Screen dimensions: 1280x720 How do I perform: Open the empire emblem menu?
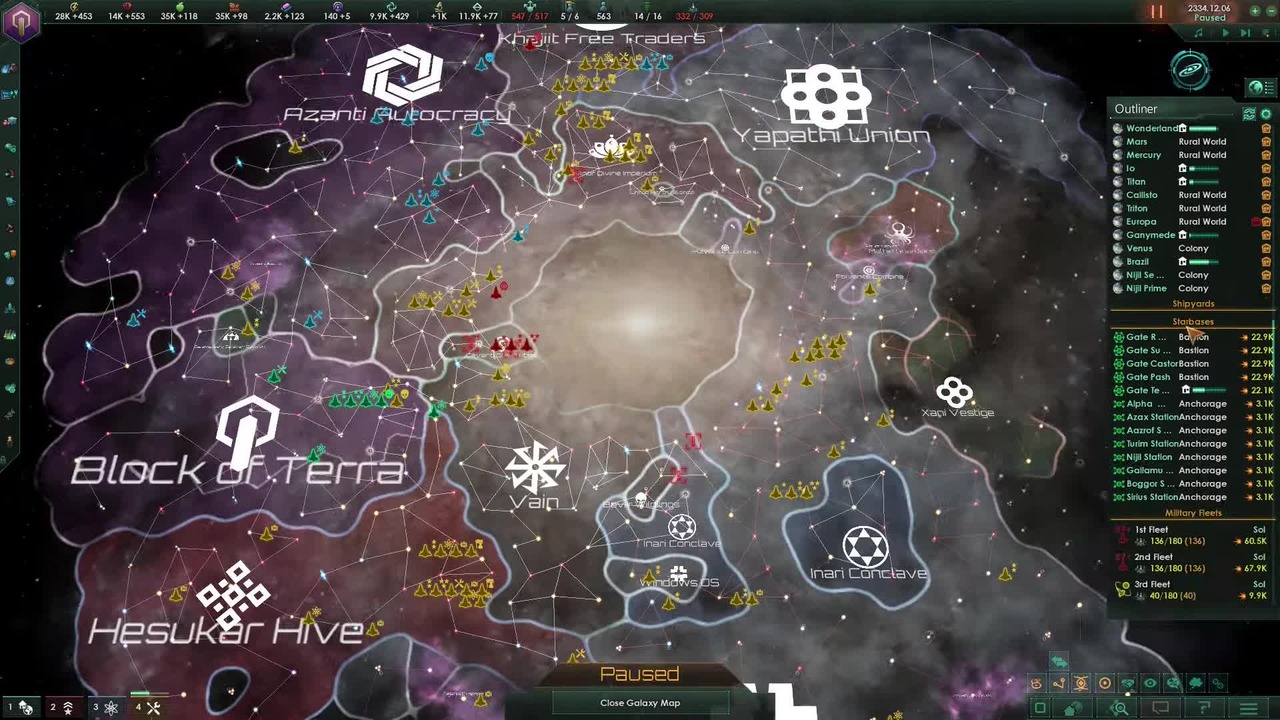point(21,20)
